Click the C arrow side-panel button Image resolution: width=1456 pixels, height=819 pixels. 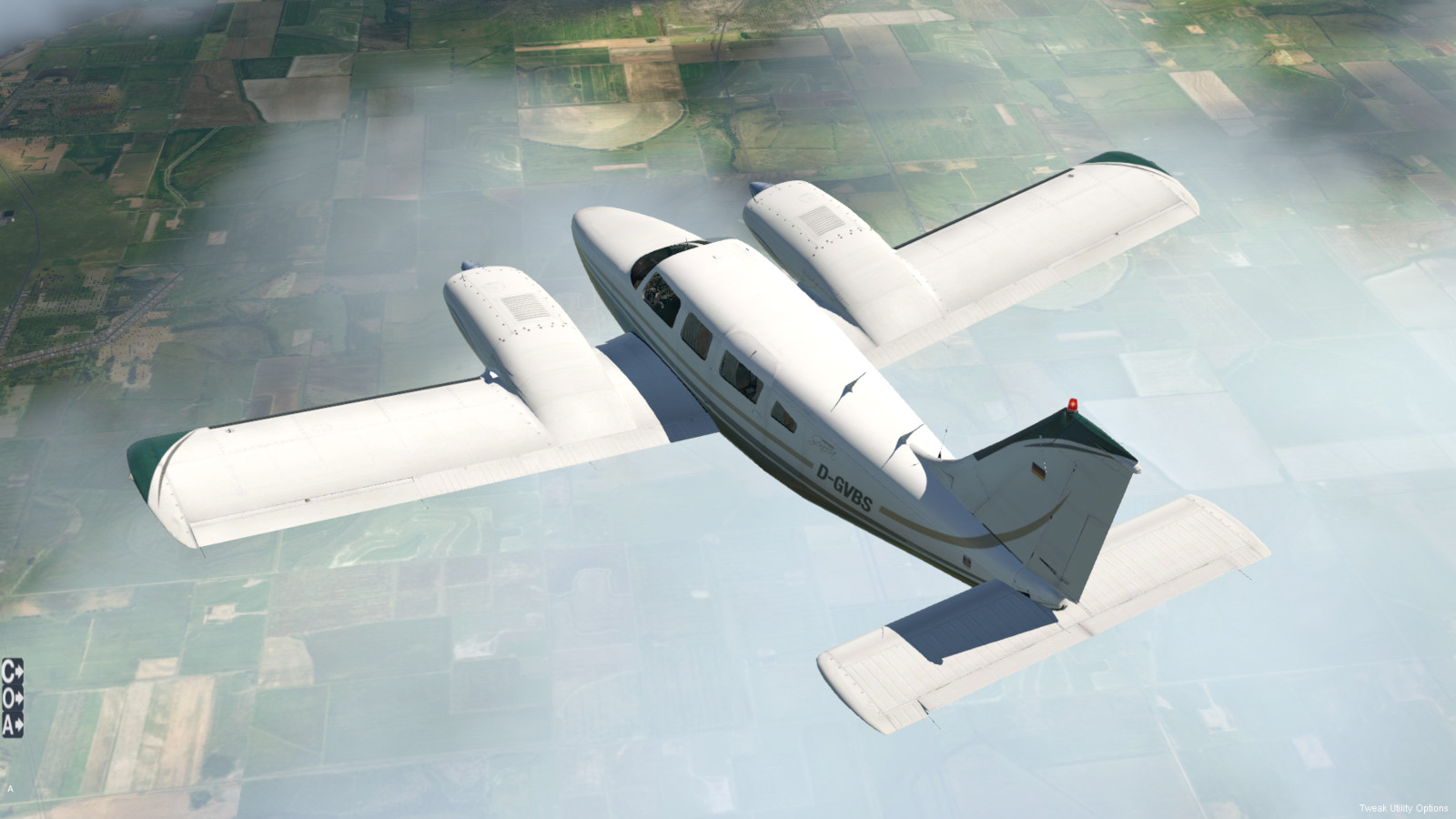tap(12, 672)
